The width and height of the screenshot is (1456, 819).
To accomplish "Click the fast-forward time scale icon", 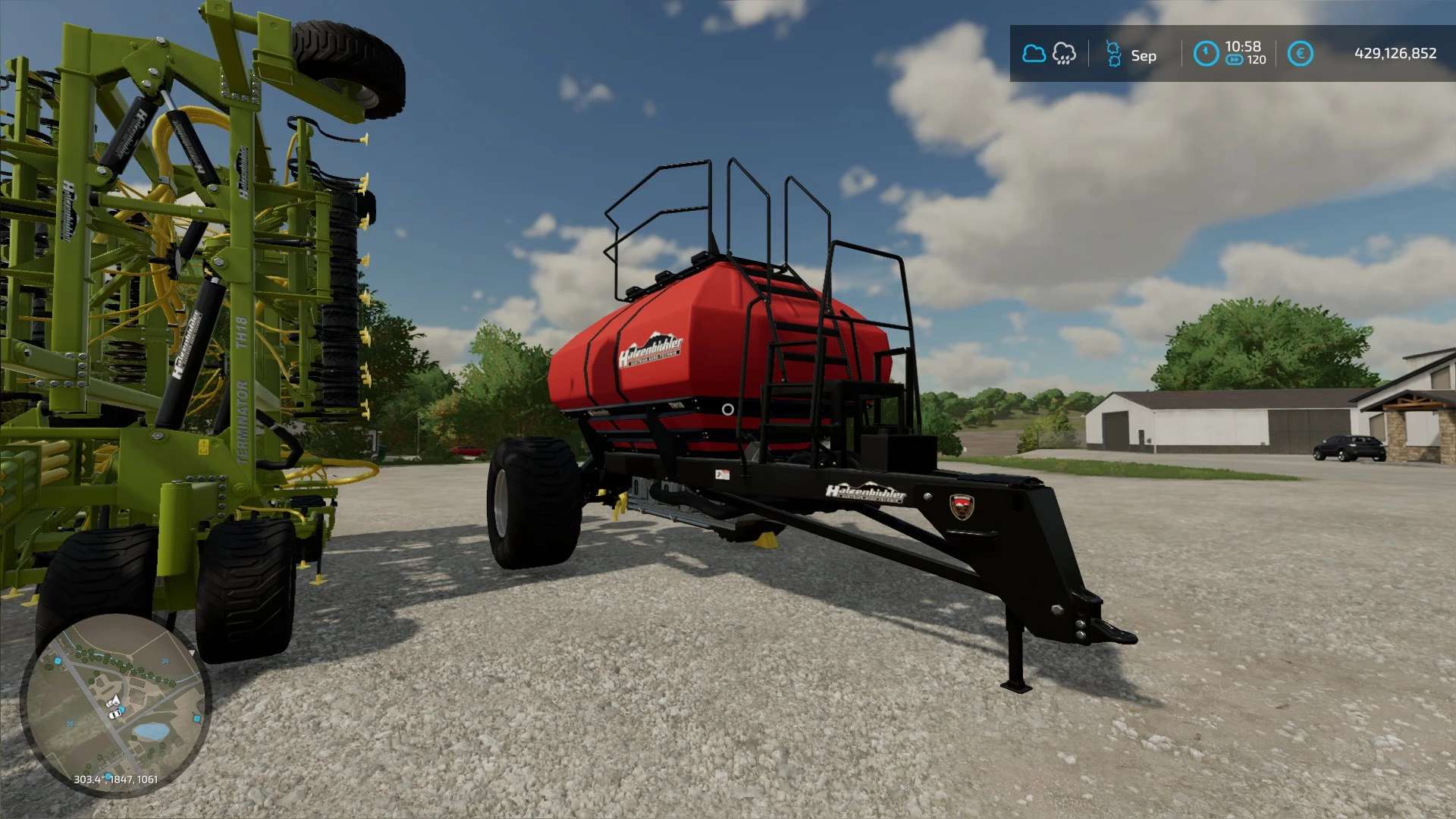I will pos(1235,60).
